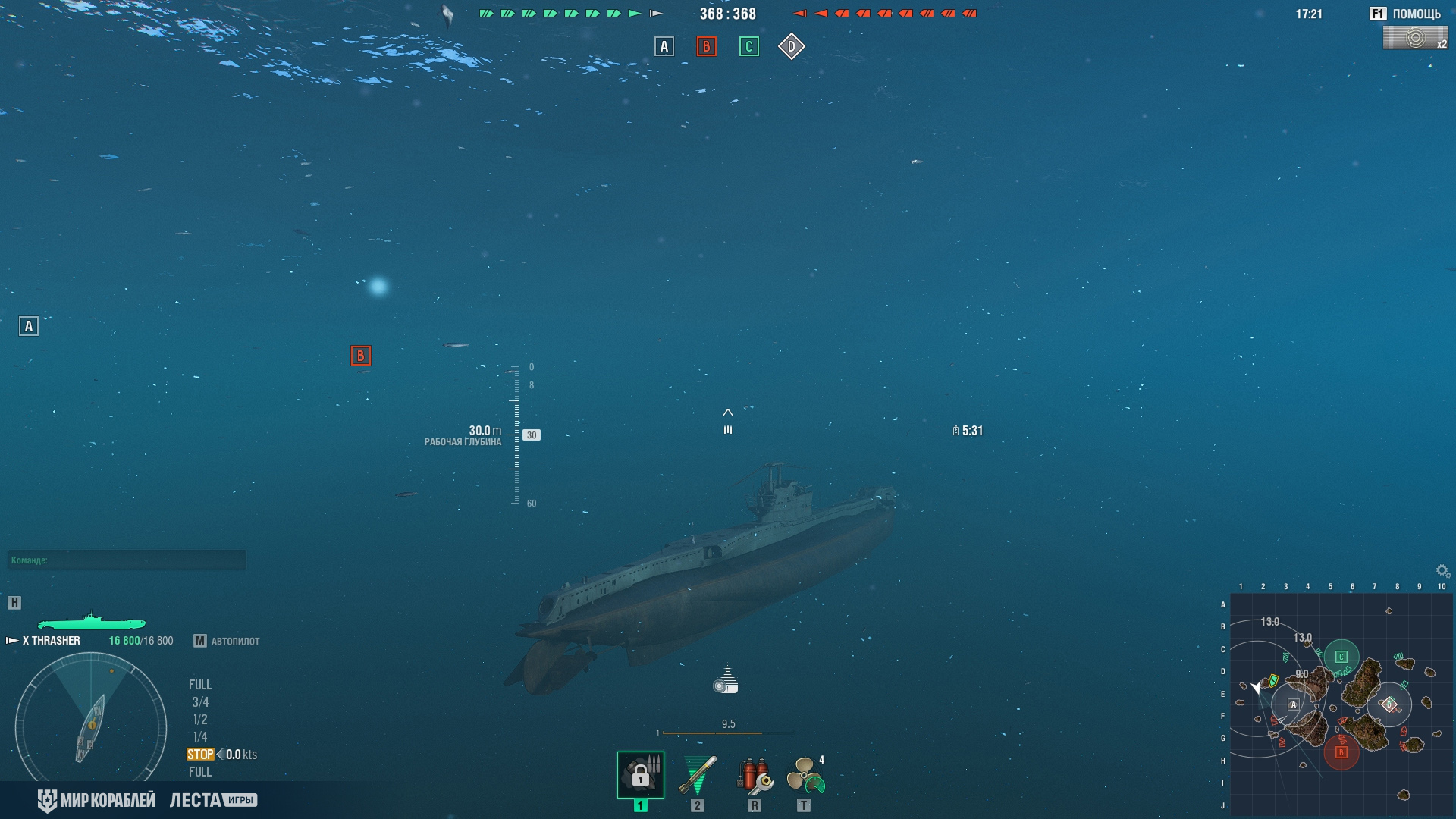Image resolution: width=1456 pixels, height=819 pixels.
Task: Select the D diamond marker on the minimap
Action: pyautogui.click(x=1389, y=704)
